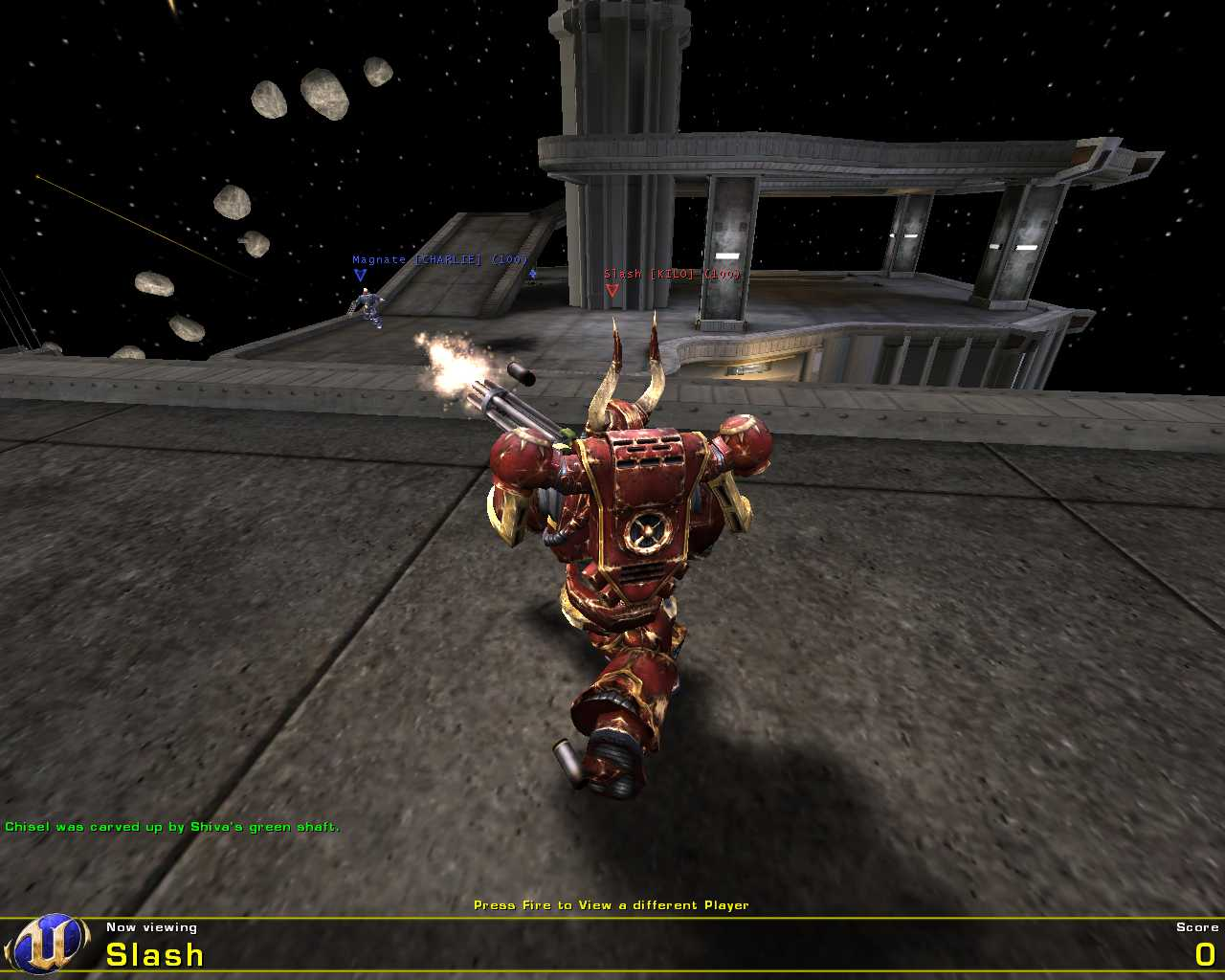Image resolution: width=1225 pixels, height=980 pixels.
Task: Select the Slash name label in the banner
Action: (x=153, y=955)
